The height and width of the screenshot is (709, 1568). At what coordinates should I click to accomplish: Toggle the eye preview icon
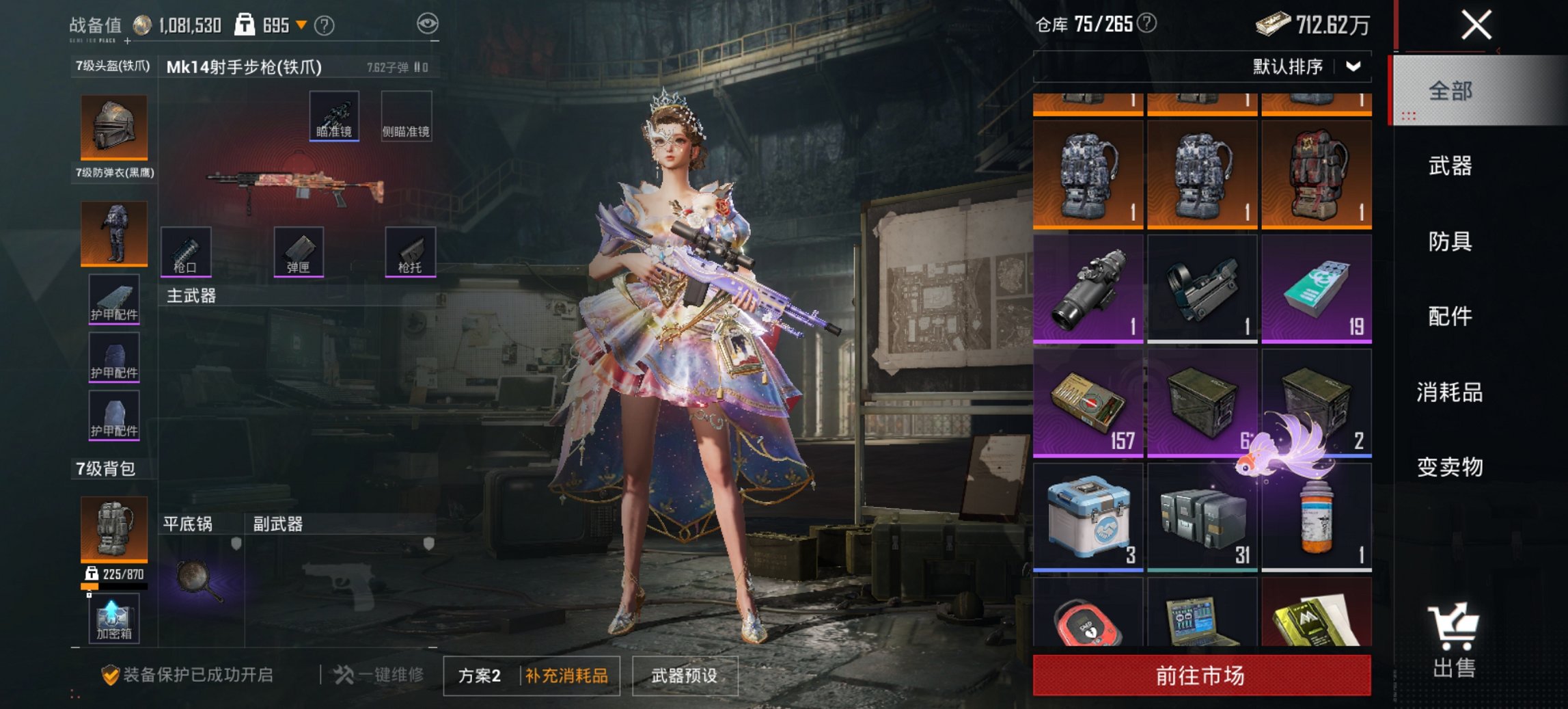pos(429,23)
